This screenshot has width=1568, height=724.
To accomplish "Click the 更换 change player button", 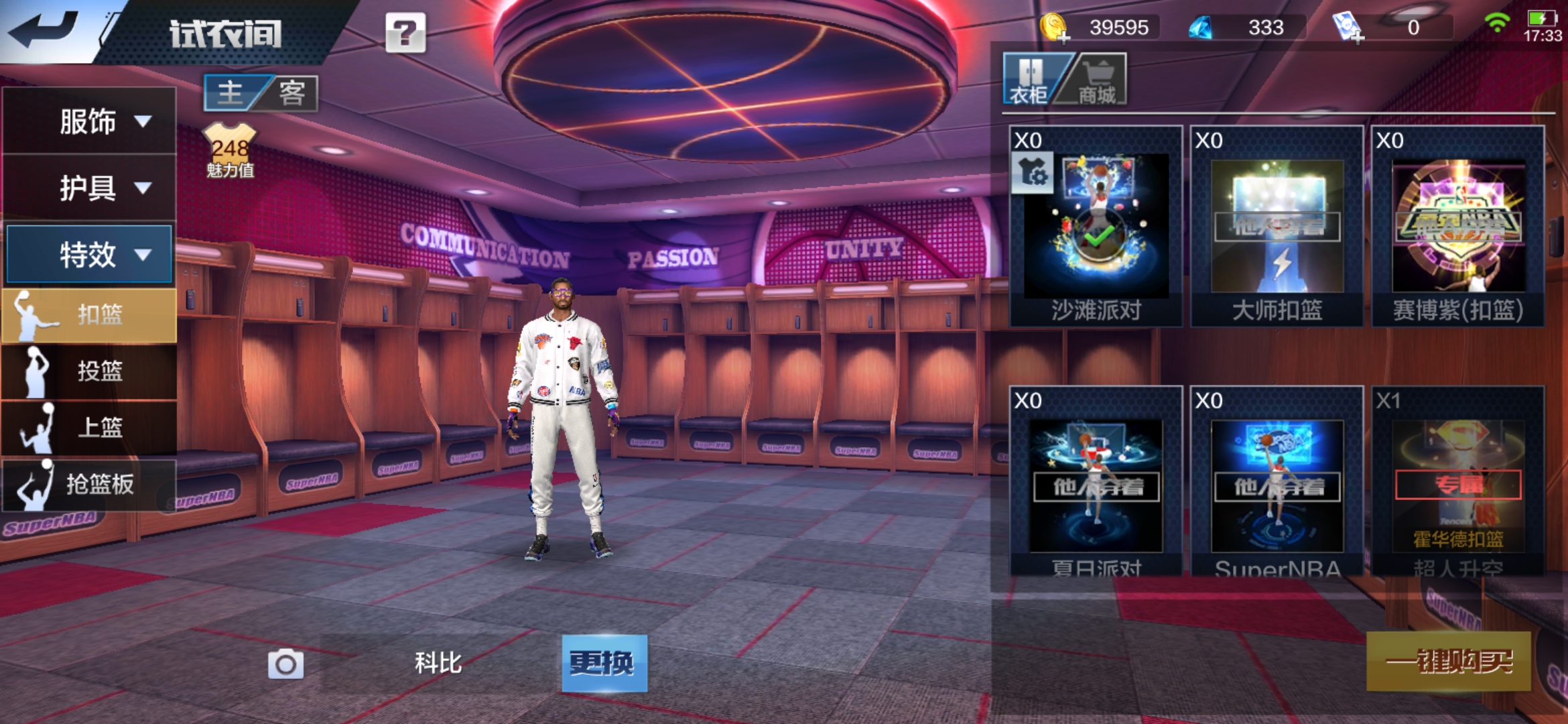I will 604,664.
